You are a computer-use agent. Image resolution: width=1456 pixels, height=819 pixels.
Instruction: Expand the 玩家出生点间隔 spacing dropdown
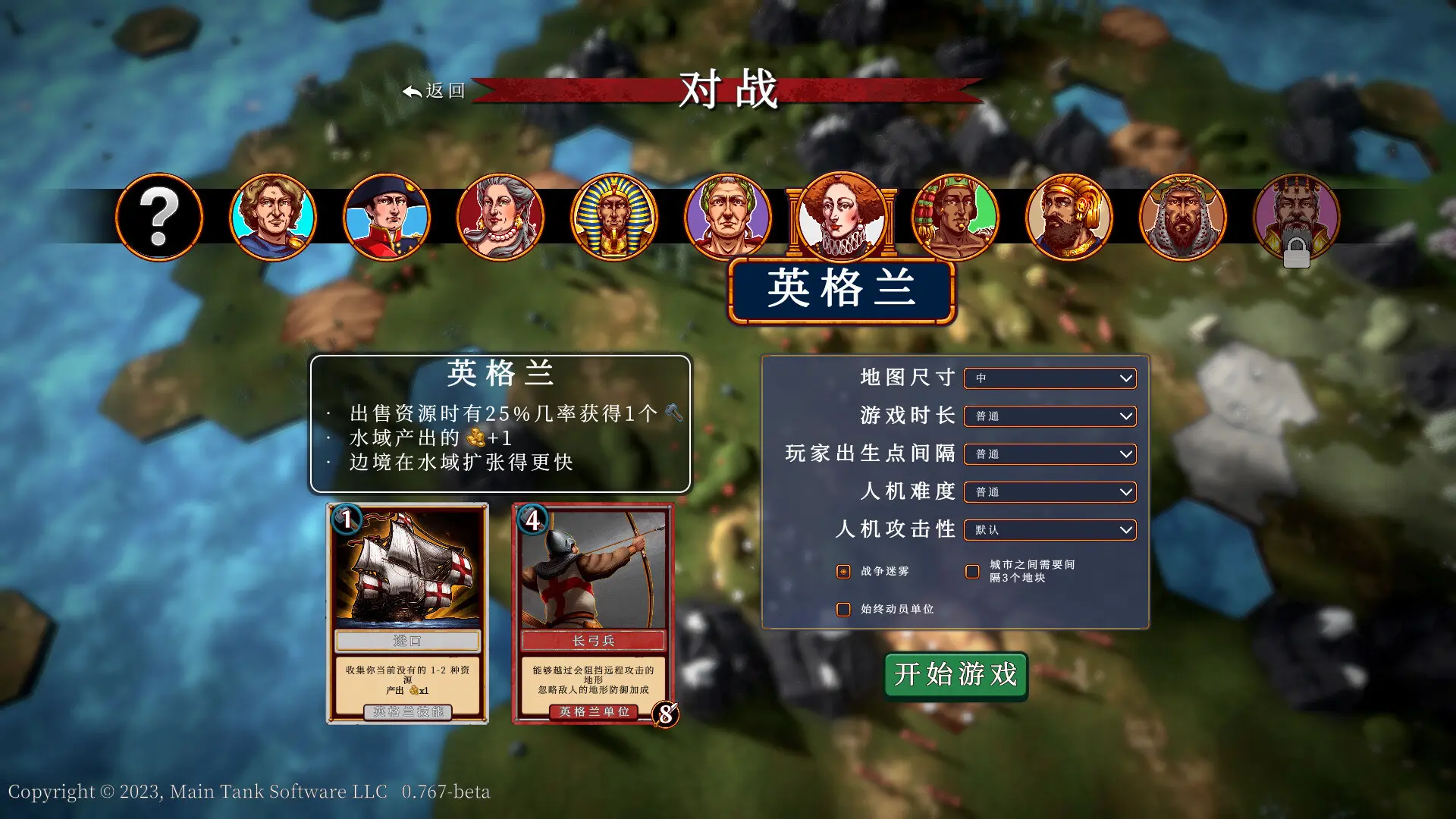[x=1050, y=453]
